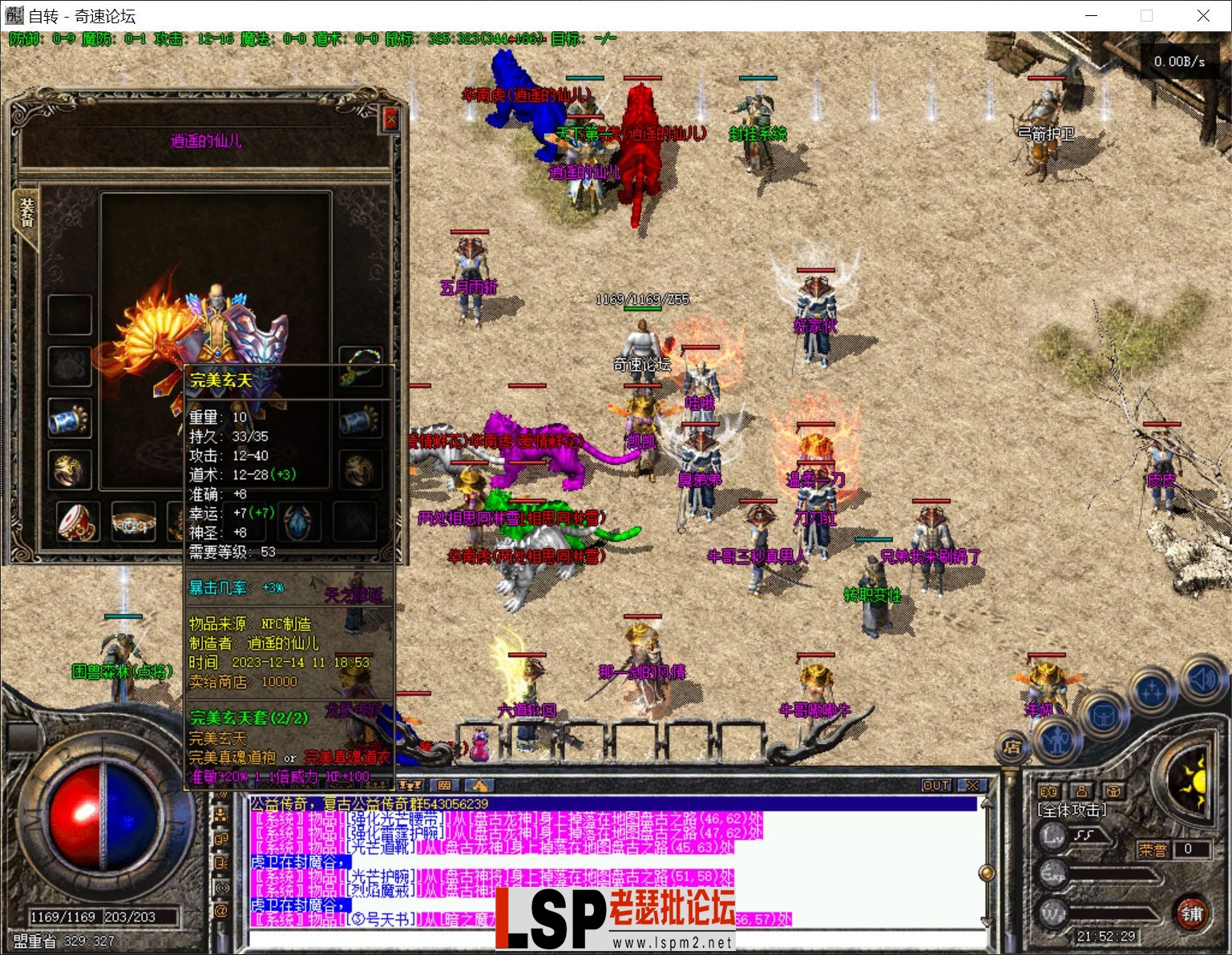Click the OUT logout button
The image size is (1232, 955).
click(x=935, y=785)
